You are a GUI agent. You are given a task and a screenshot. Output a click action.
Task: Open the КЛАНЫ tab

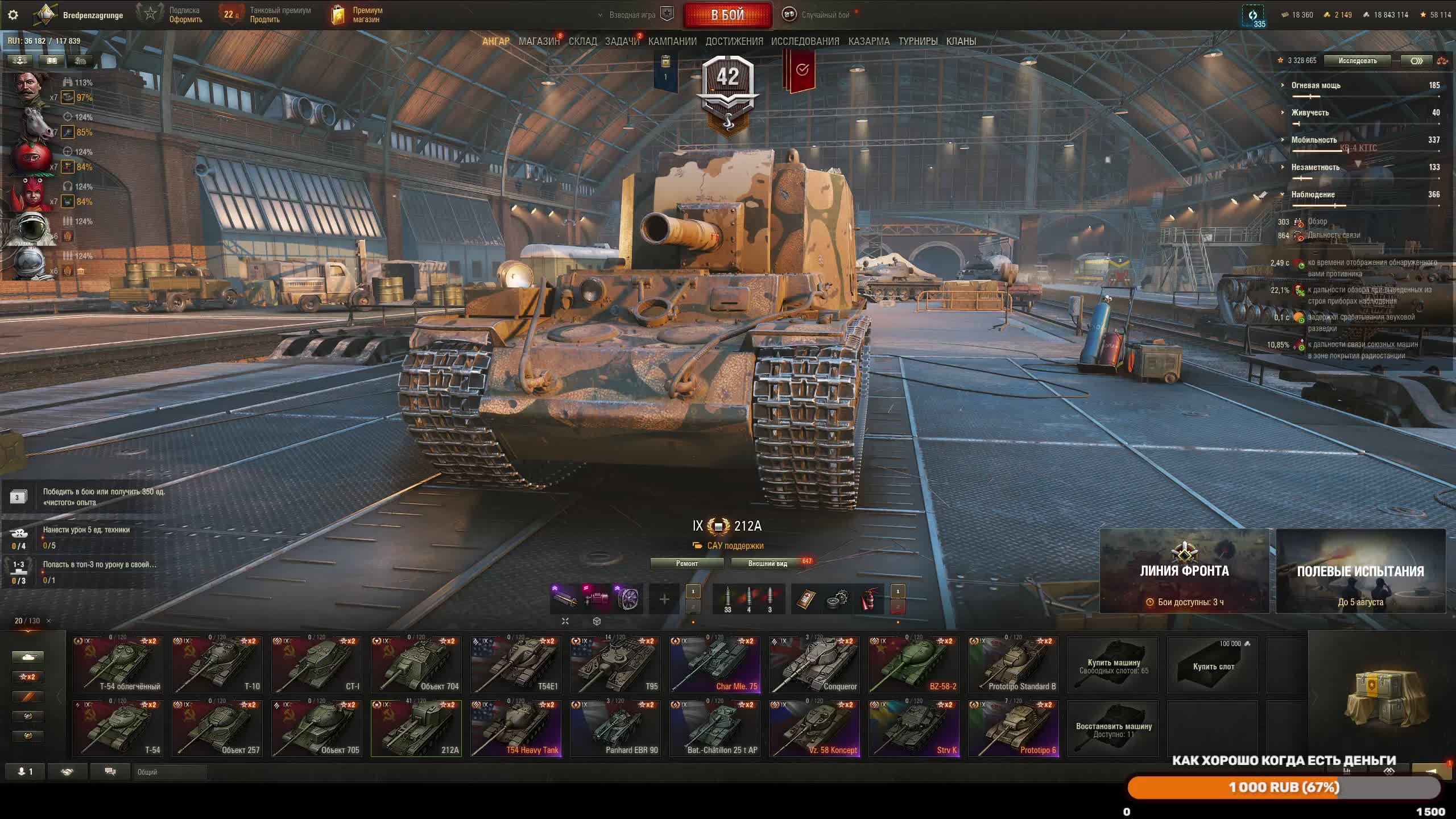point(961,41)
